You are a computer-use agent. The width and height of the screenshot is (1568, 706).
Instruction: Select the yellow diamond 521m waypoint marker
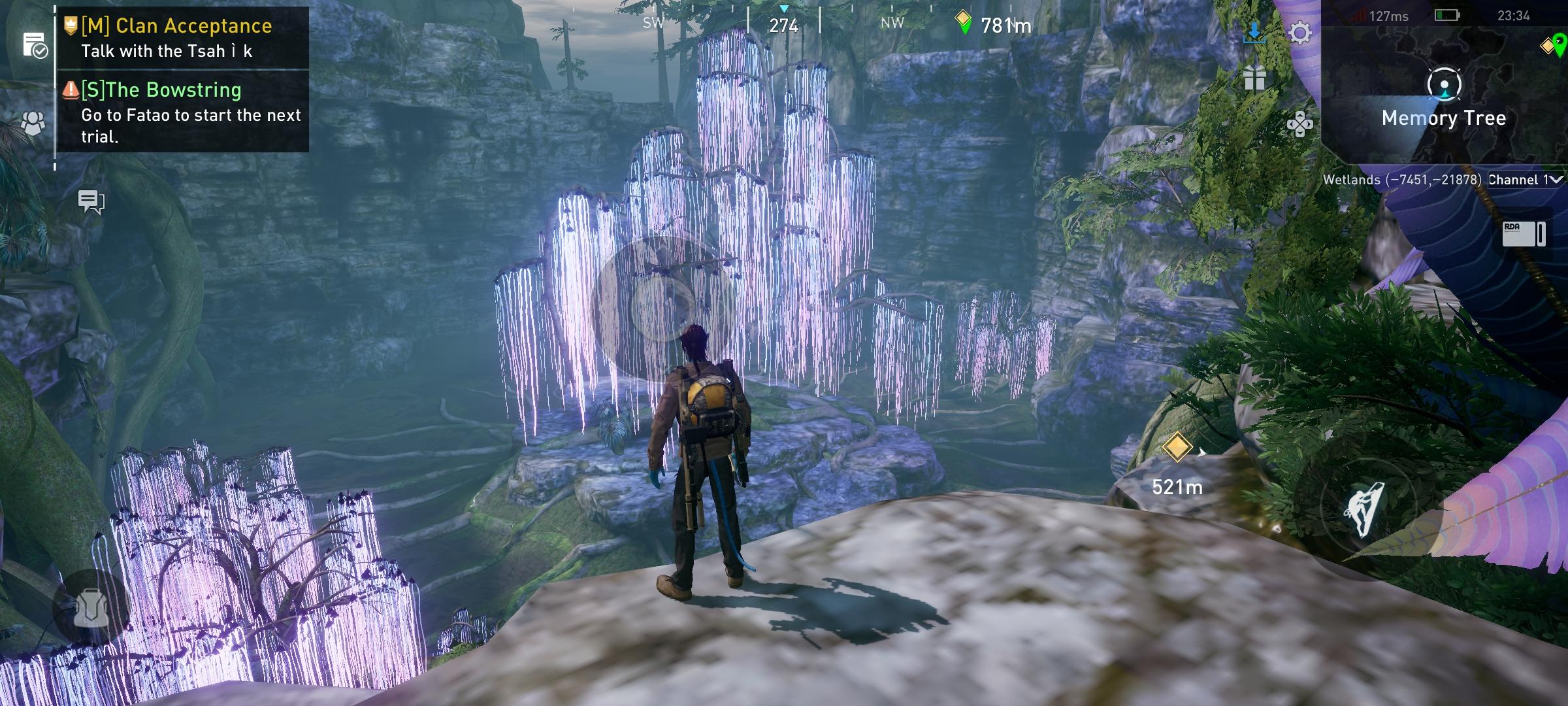(x=1177, y=448)
